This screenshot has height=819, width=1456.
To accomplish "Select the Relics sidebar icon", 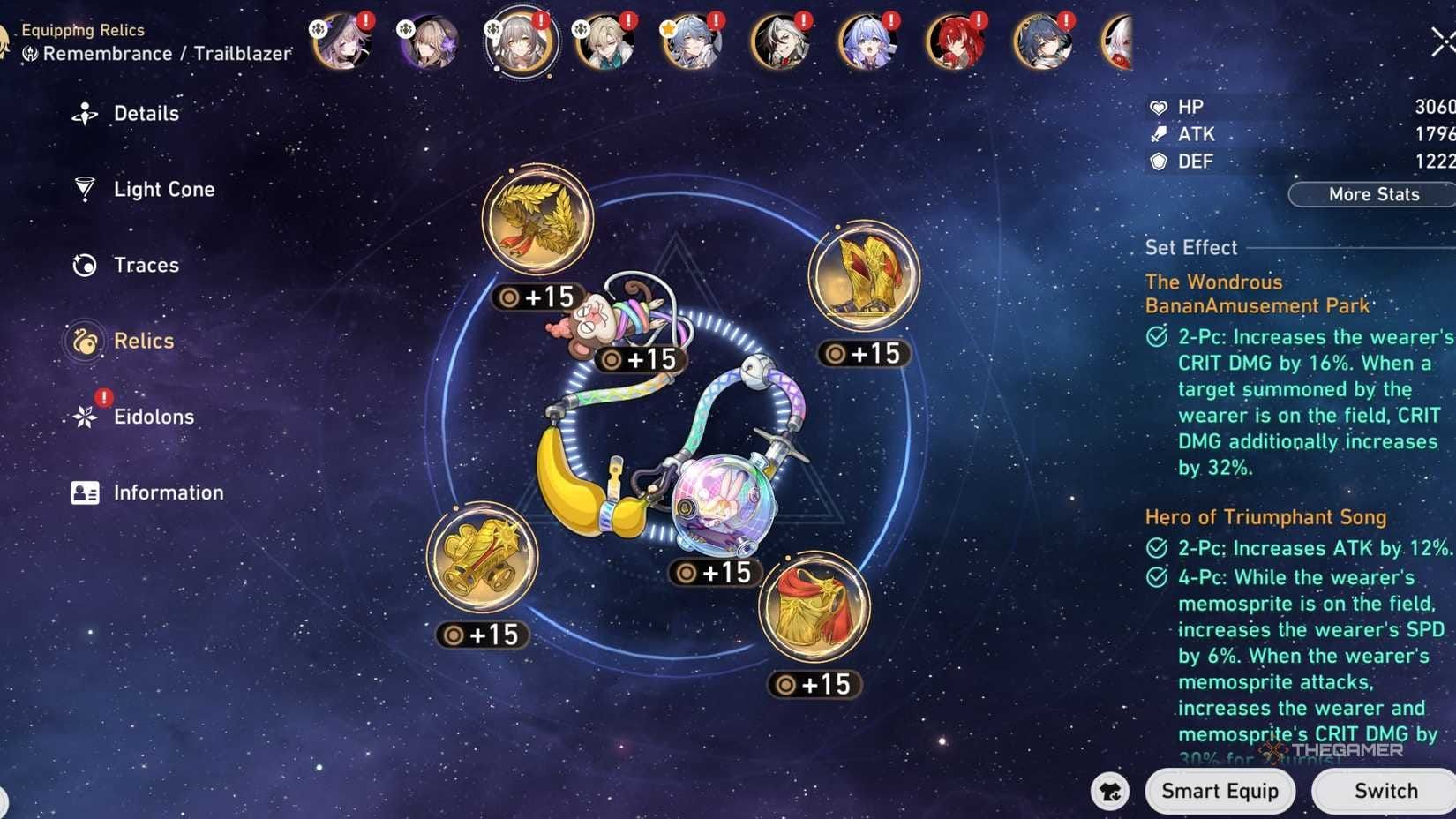I will tap(84, 341).
